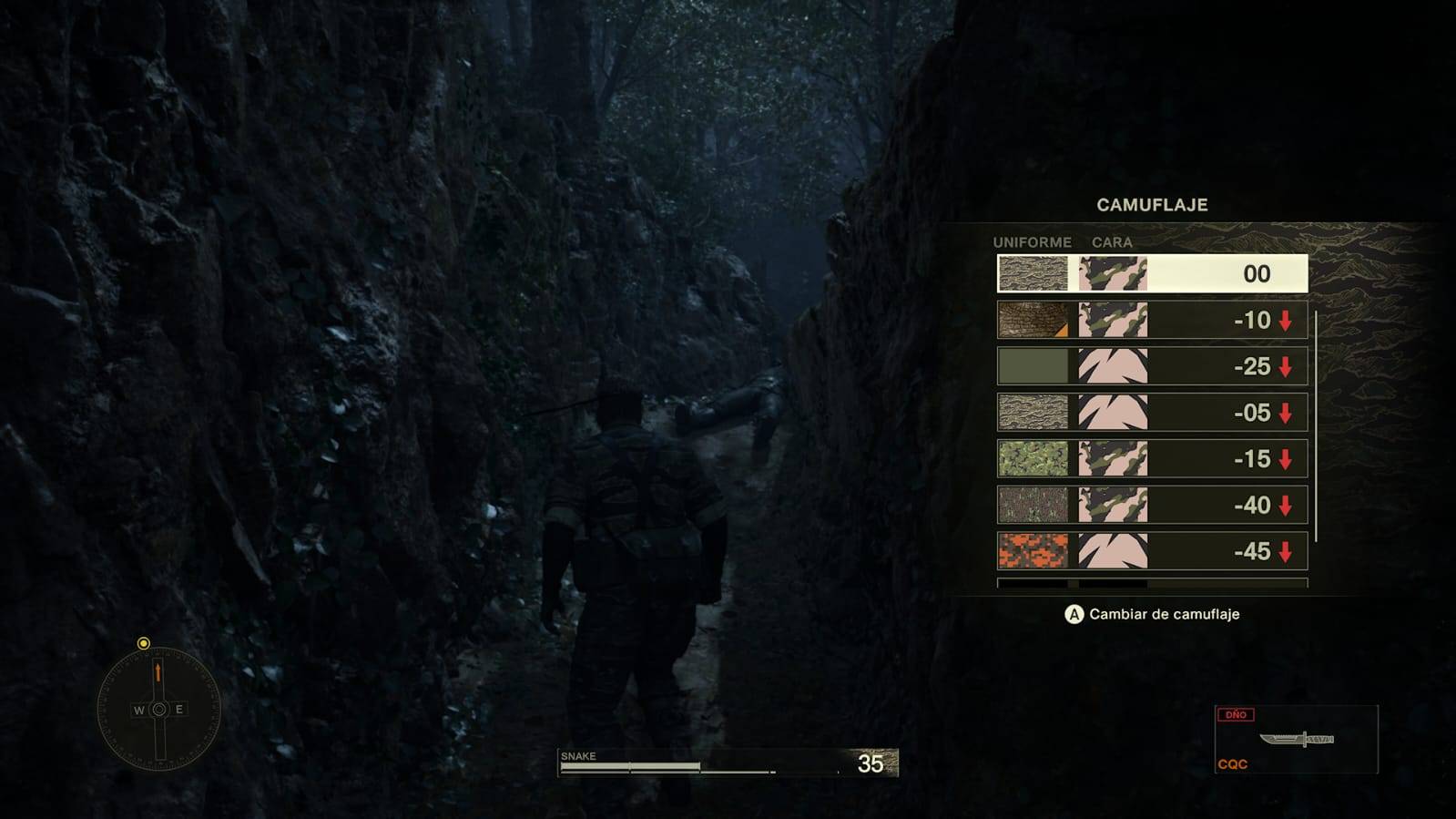Select the CQC knife weapon slot
Image resolution: width=1456 pixels, height=819 pixels.
click(1296, 739)
